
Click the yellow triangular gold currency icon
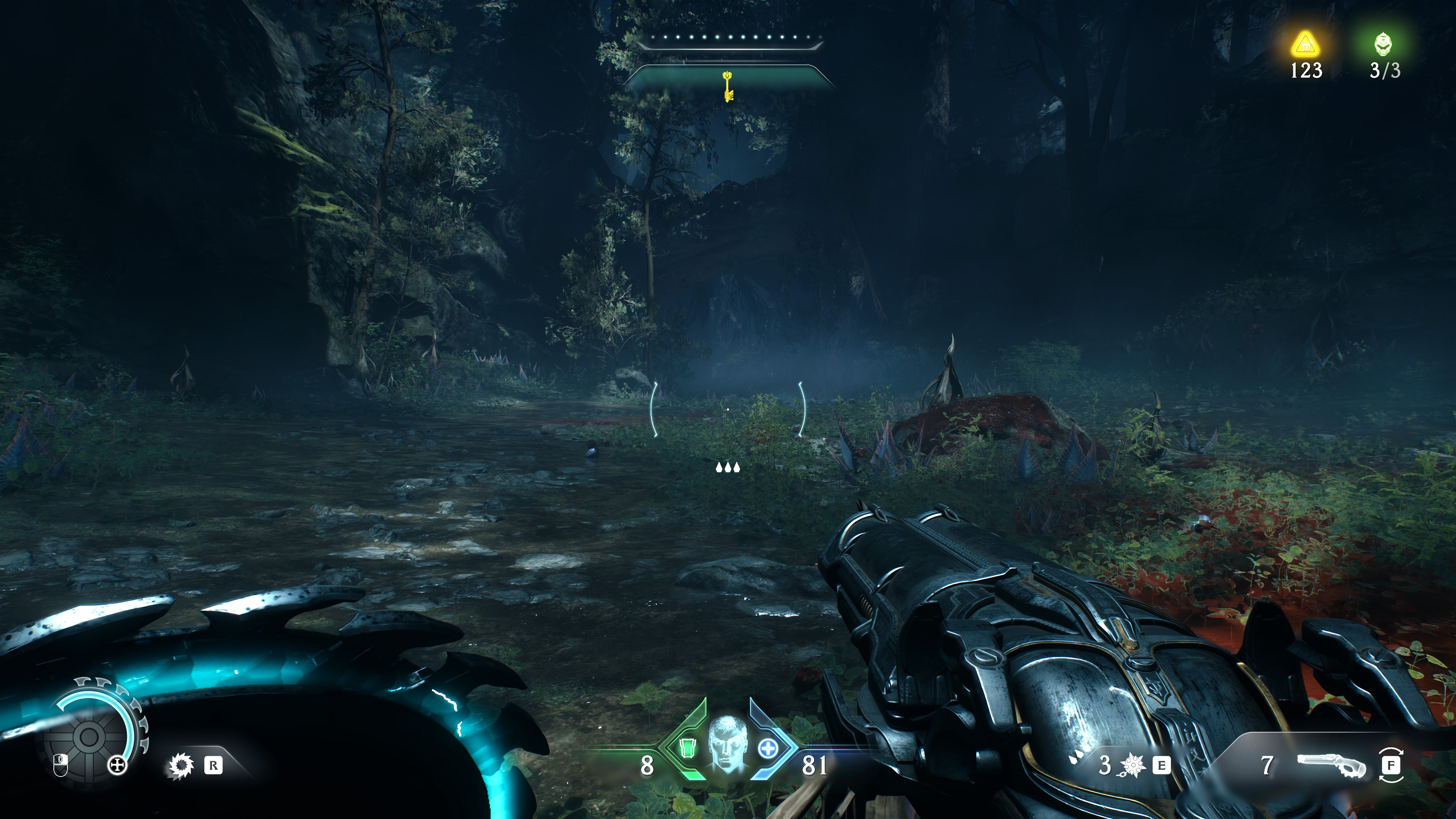click(1305, 44)
